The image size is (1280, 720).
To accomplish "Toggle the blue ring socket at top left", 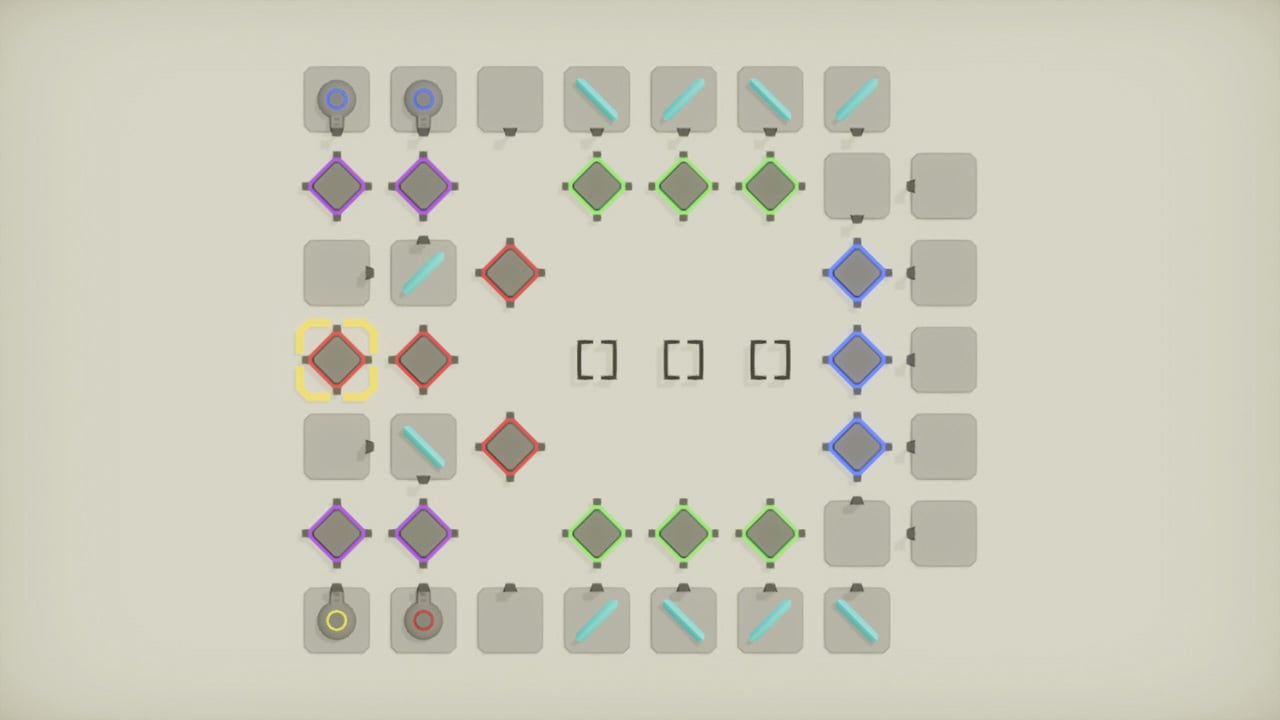I will pyautogui.click(x=337, y=99).
